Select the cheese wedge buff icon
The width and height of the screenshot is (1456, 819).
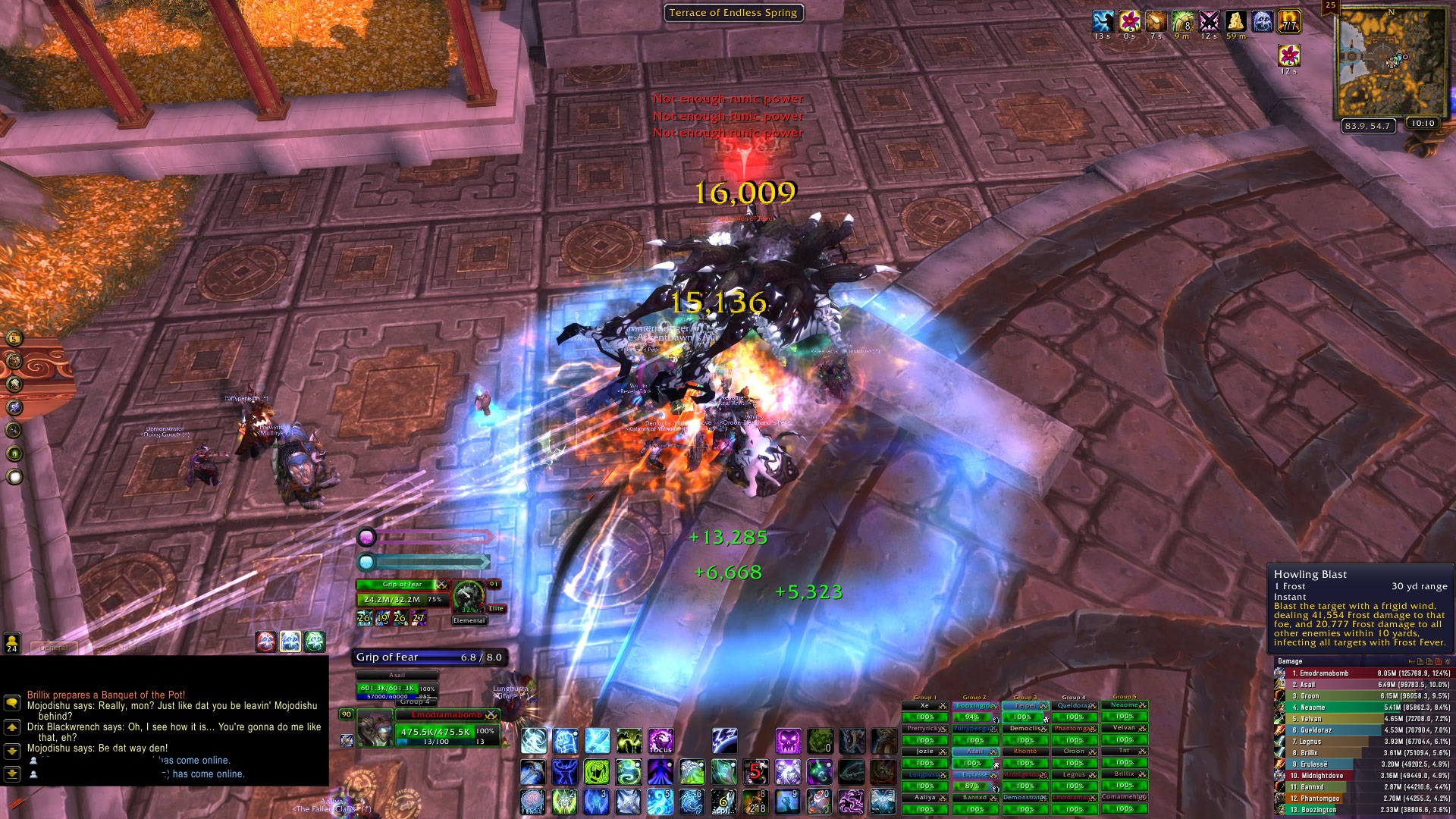pyautogui.click(x=1235, y=21)
